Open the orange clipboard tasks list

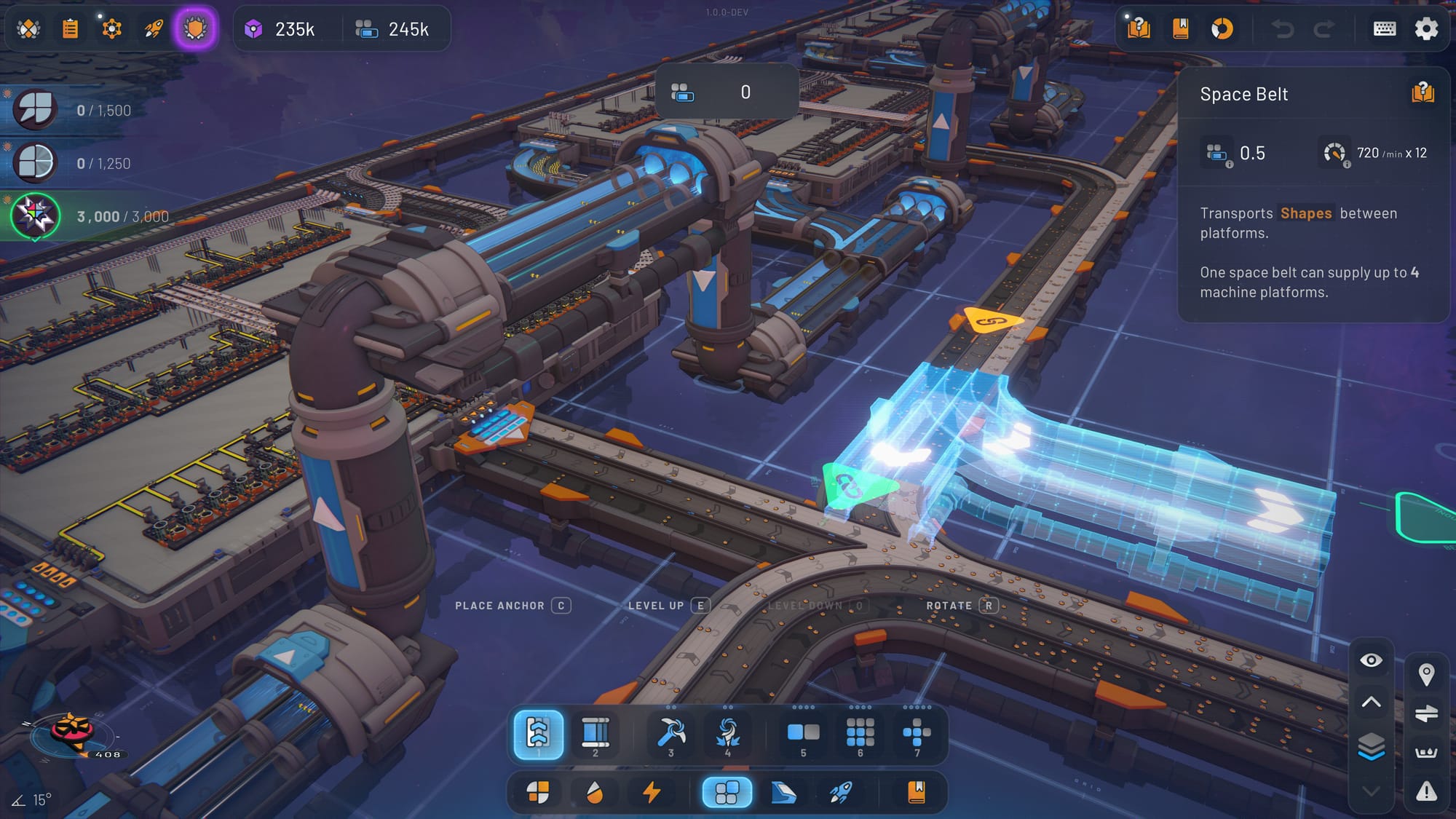[70, 29]
